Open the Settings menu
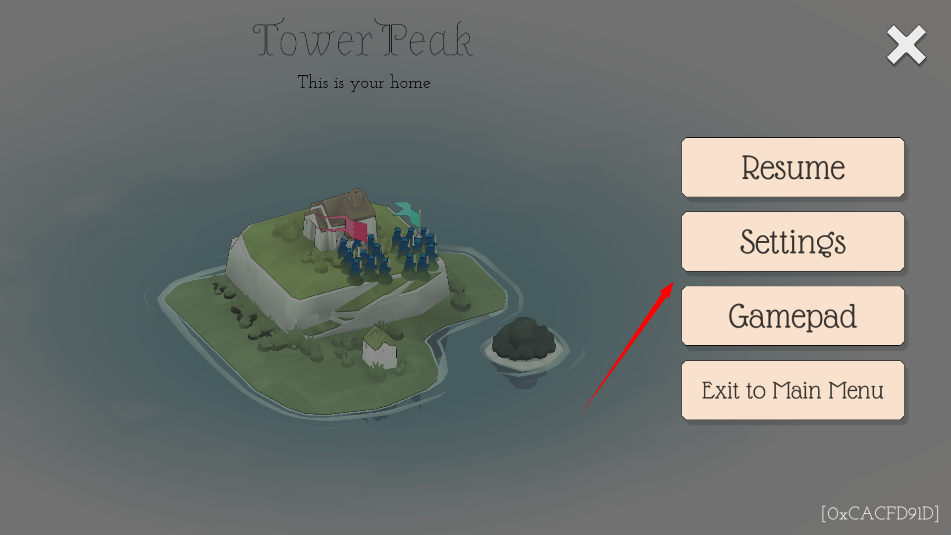This screenshot has height=535, width=951. [x=793, y=241]
